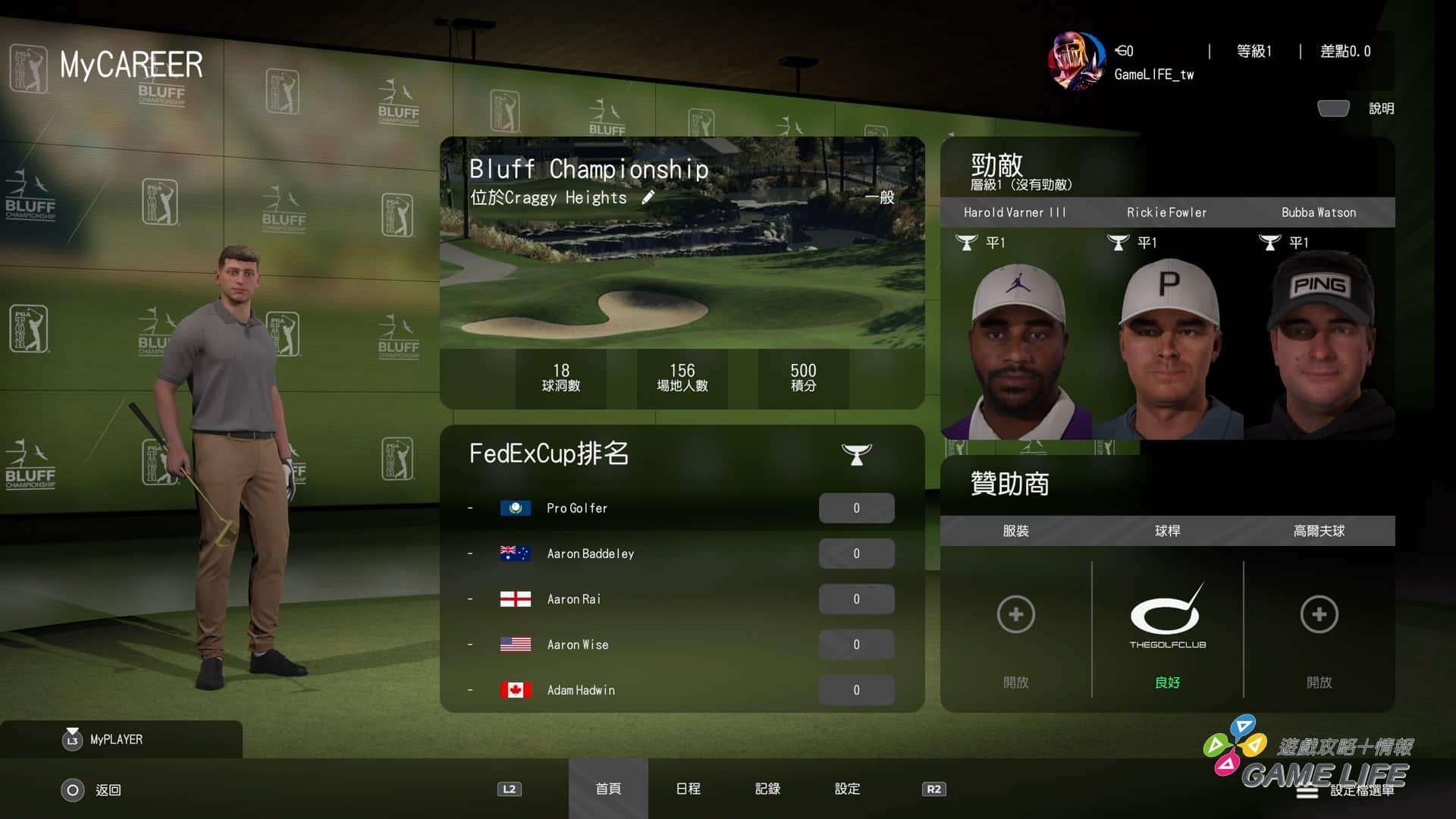Open the 設定 settings tab
The height and width of the screenshot is (819, 1456).
click(847, 789)
